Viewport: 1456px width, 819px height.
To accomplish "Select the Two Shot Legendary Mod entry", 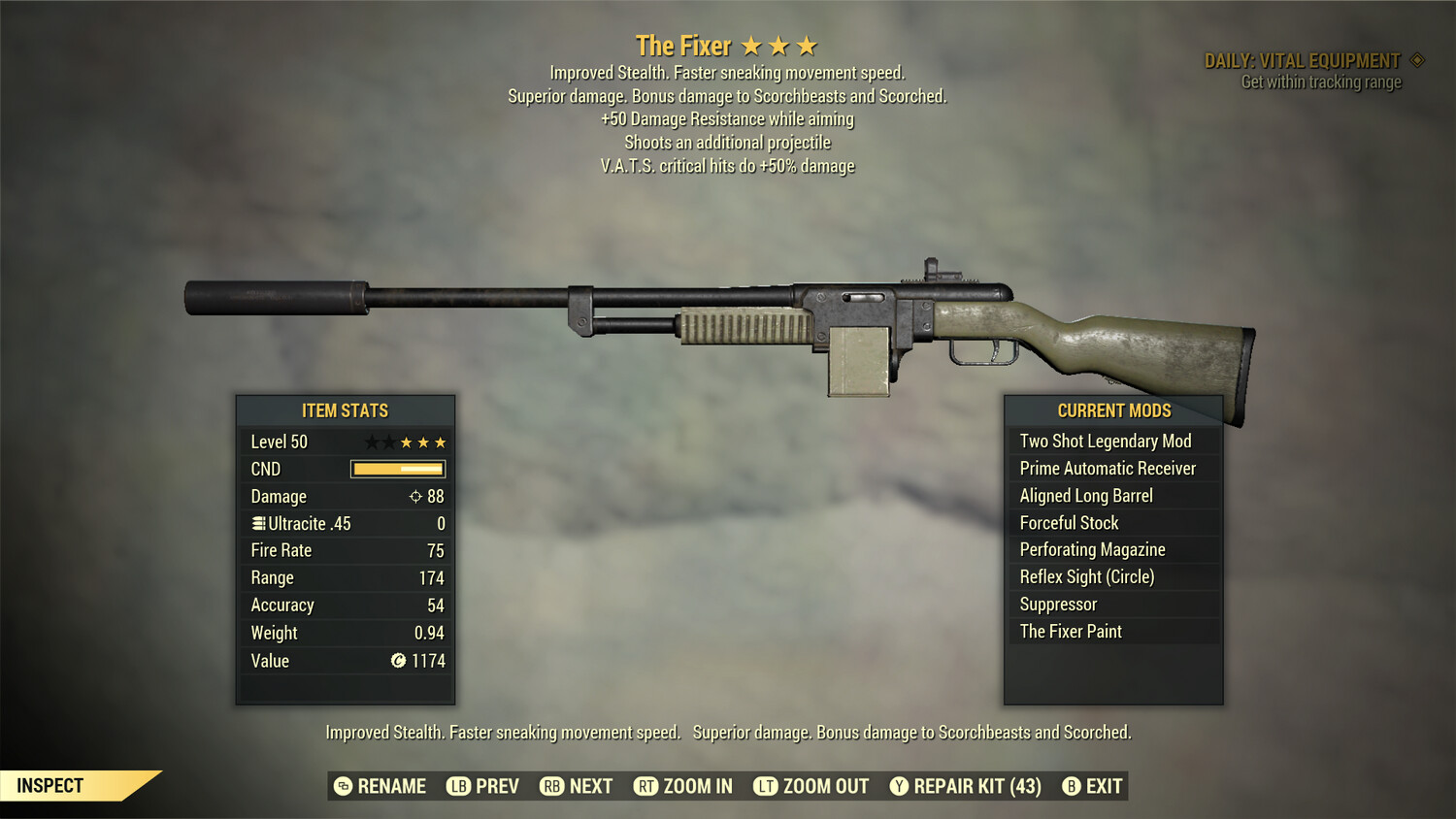I will click(x=1105, y=441).
